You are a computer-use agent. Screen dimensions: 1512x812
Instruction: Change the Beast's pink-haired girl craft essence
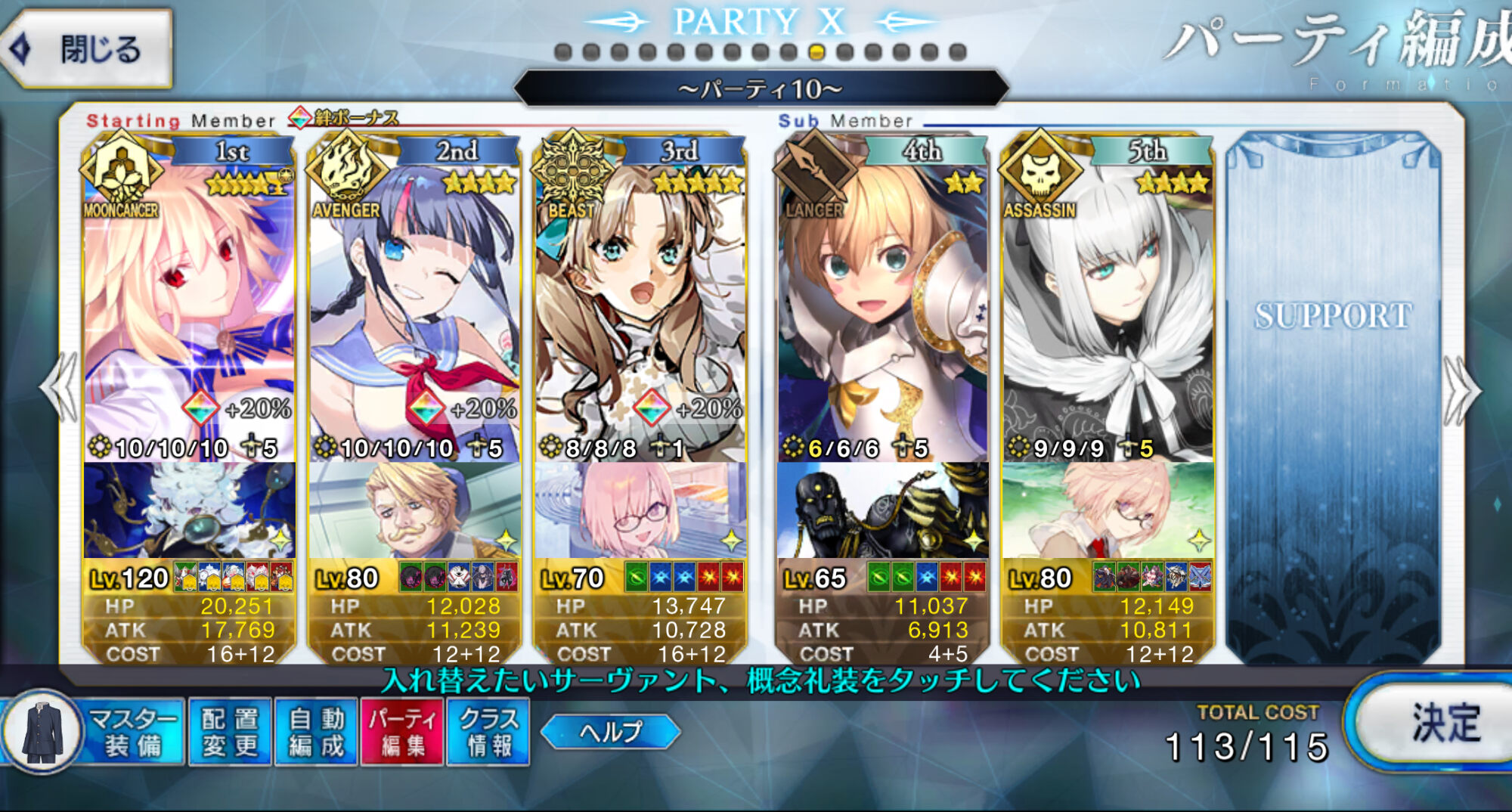[640, 510]
